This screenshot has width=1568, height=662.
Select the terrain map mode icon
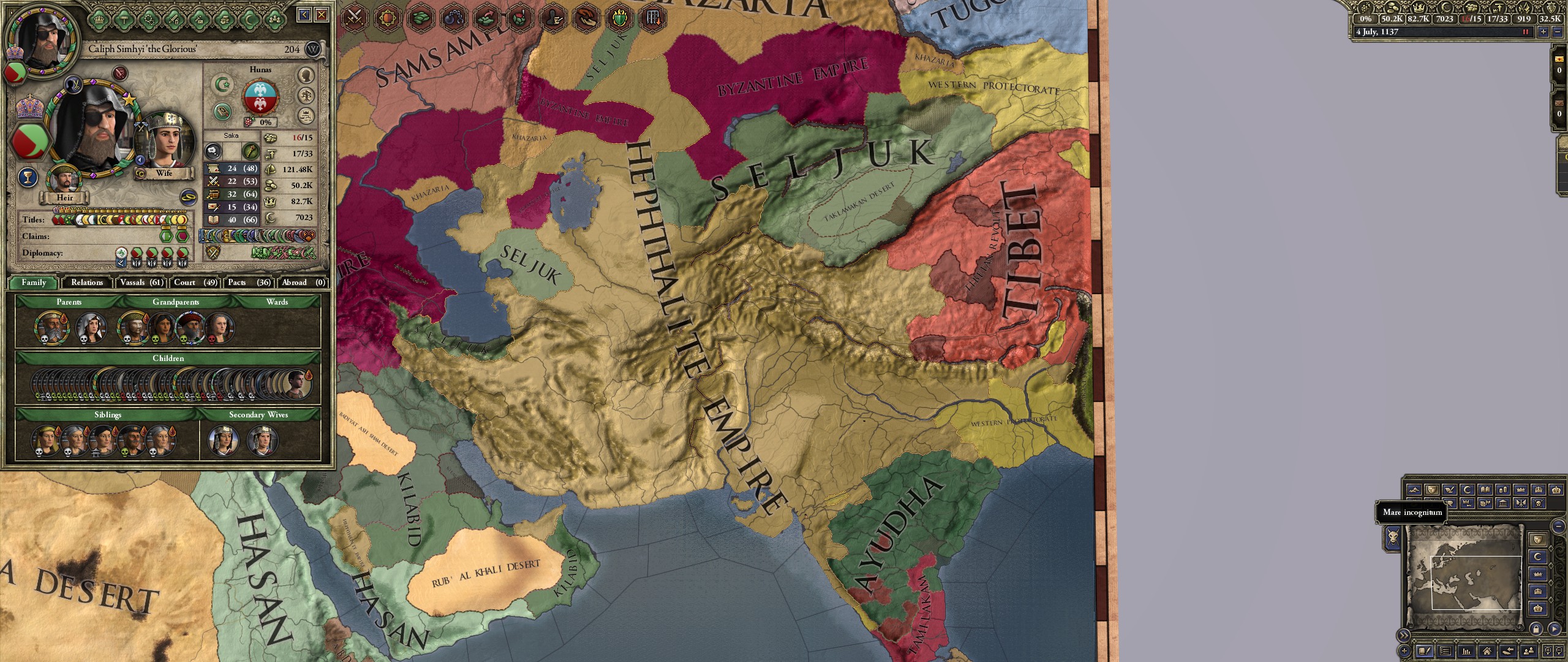tap(1414, 490)
